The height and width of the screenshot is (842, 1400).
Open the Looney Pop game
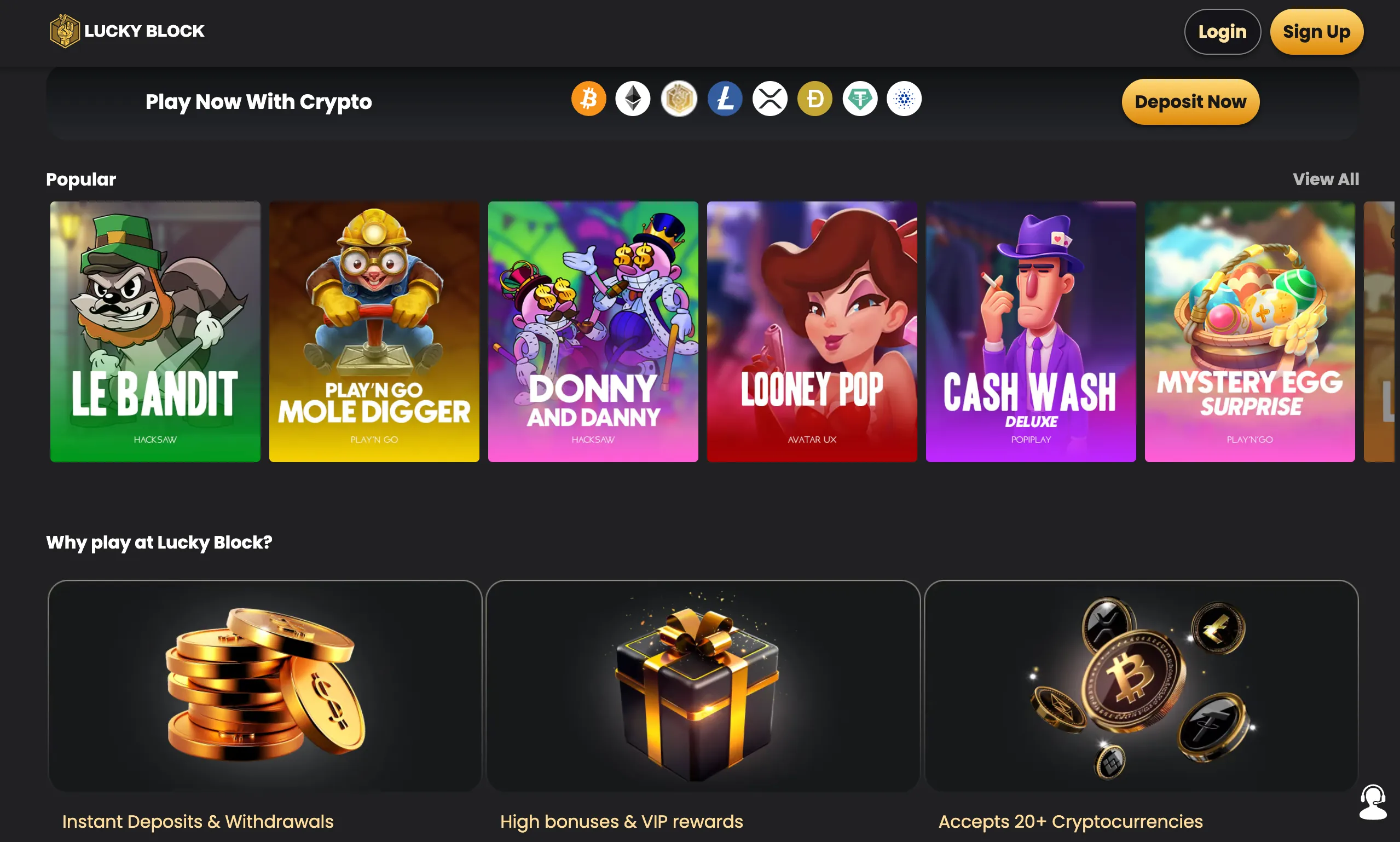pyautogui.click(x=812, y=332)
